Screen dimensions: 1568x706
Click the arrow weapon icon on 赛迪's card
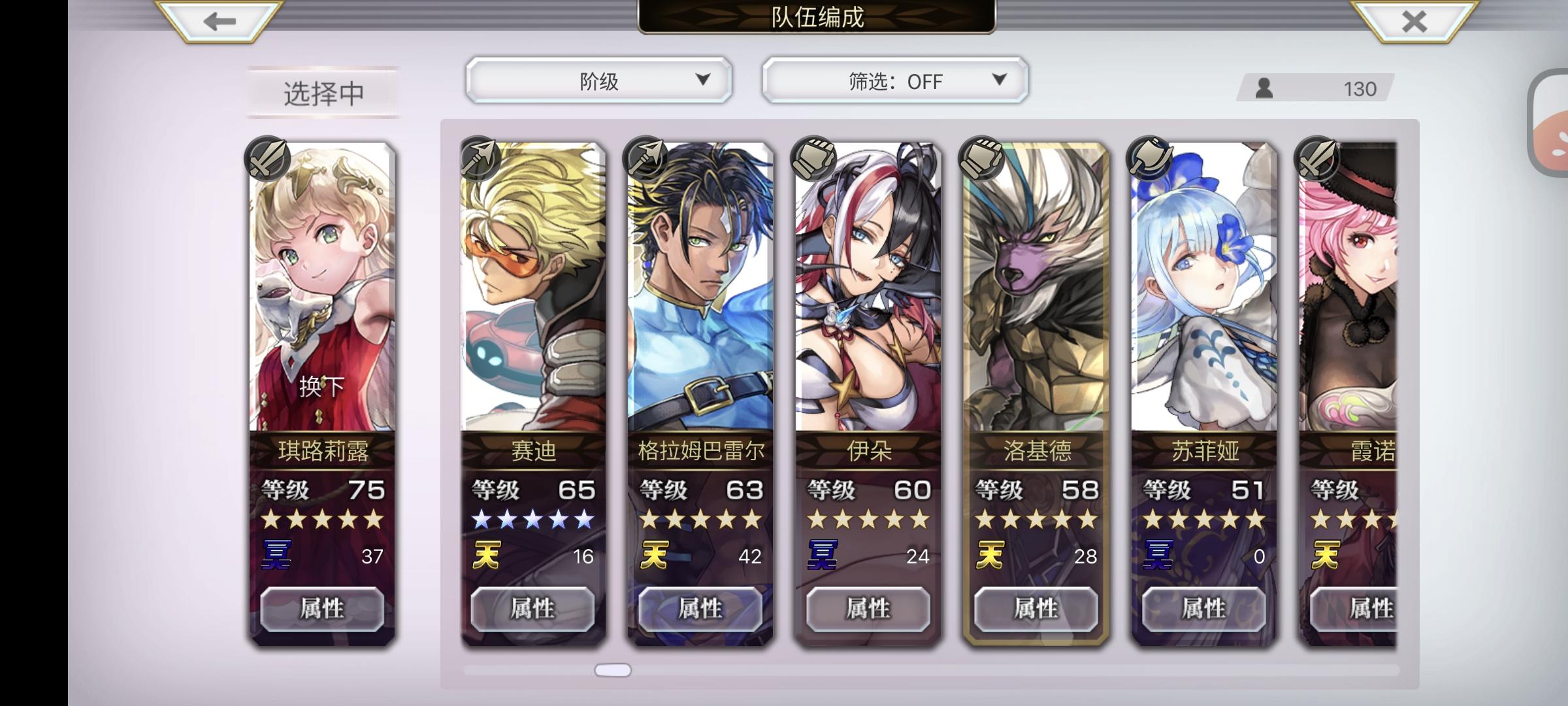coord(479,157)
